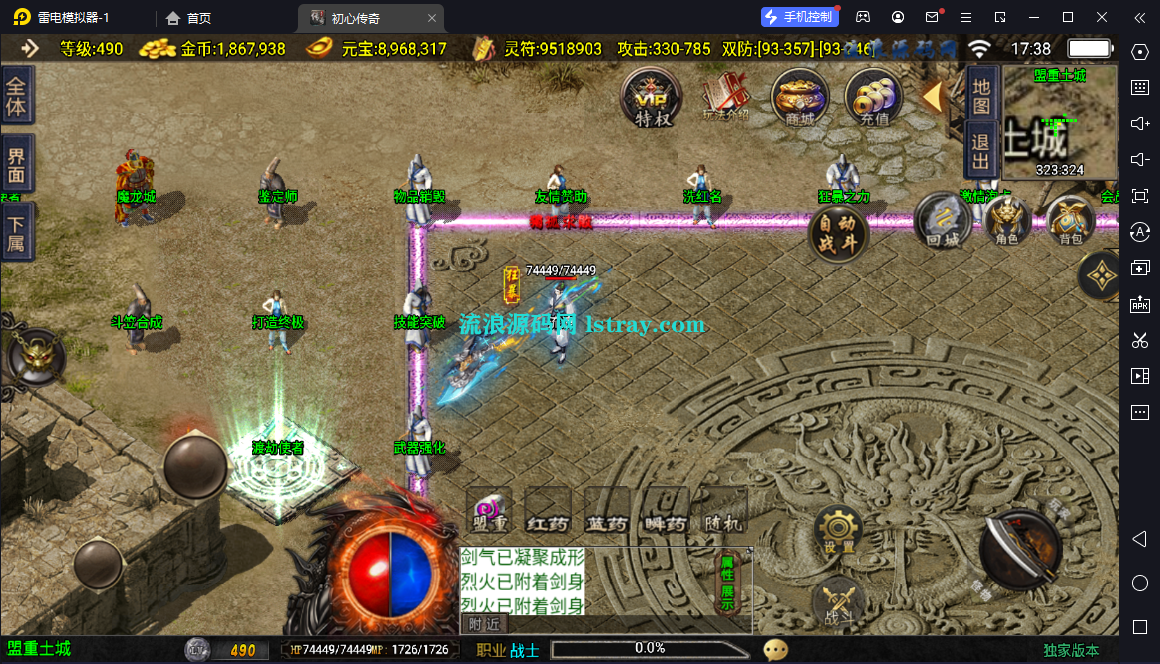The width and height of the screenshot is (1160, 664).
Task: Open the 设置 gear settings
Action: pos(838,531)
